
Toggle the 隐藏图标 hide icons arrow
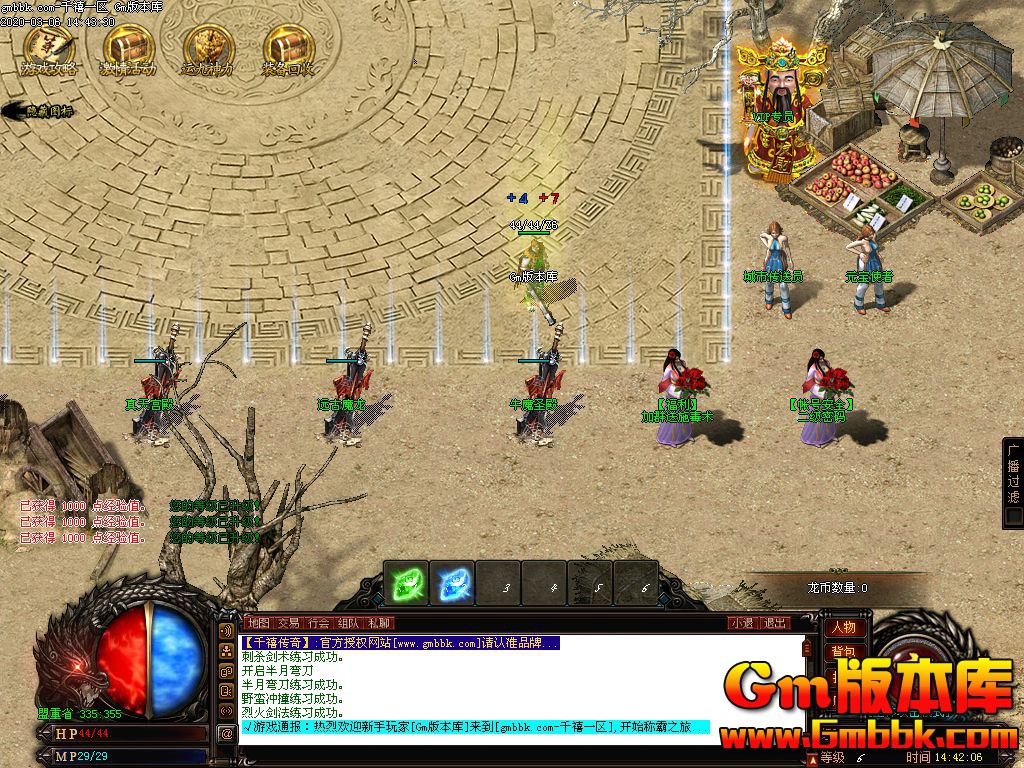pos(38,111)
